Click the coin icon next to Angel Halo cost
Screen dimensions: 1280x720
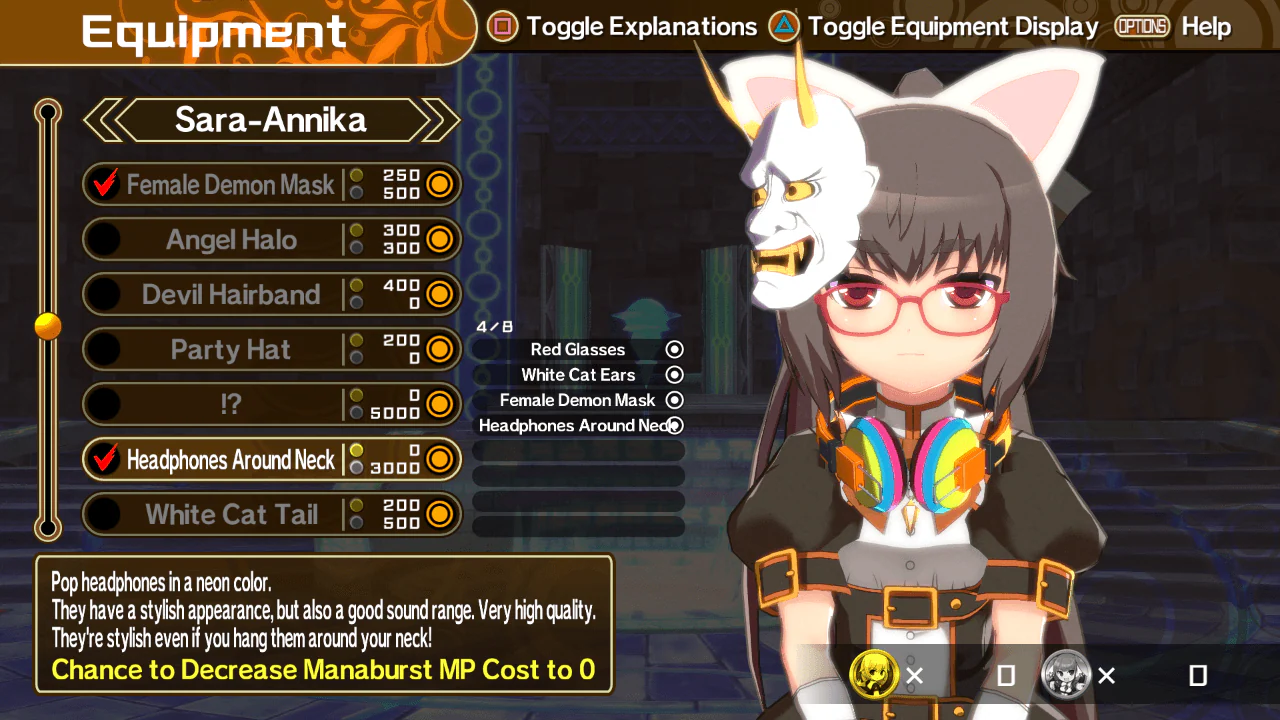(438, 239)
